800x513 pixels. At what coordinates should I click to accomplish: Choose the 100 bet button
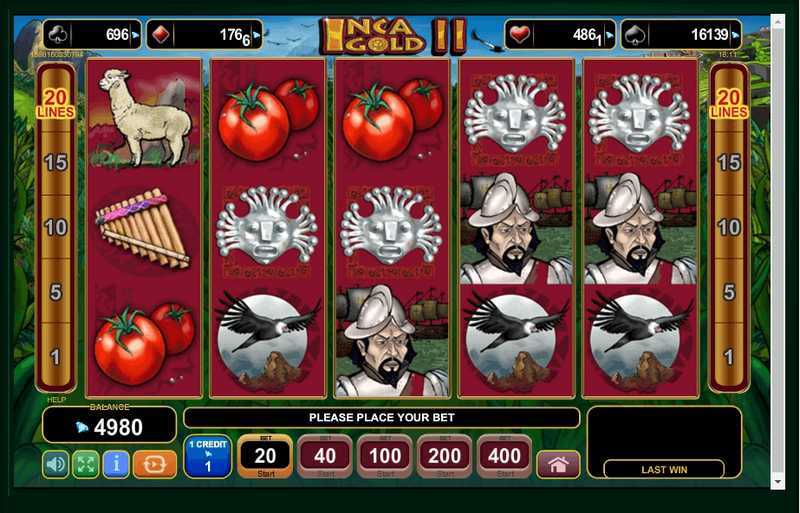[x=385, y=456]
